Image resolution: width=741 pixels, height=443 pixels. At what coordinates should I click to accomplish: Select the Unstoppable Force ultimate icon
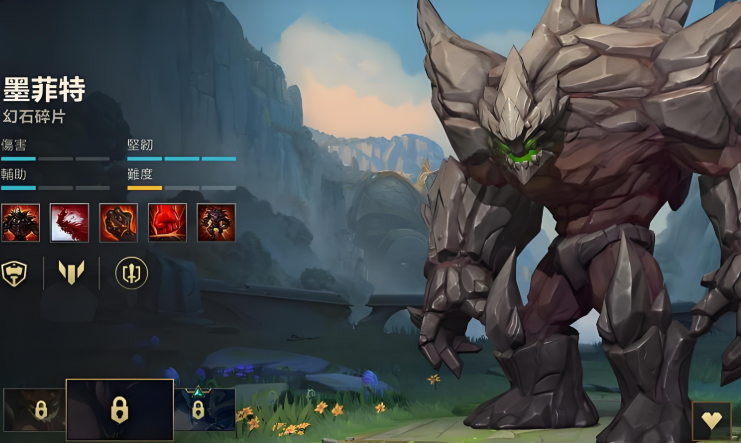coord(216,222)
